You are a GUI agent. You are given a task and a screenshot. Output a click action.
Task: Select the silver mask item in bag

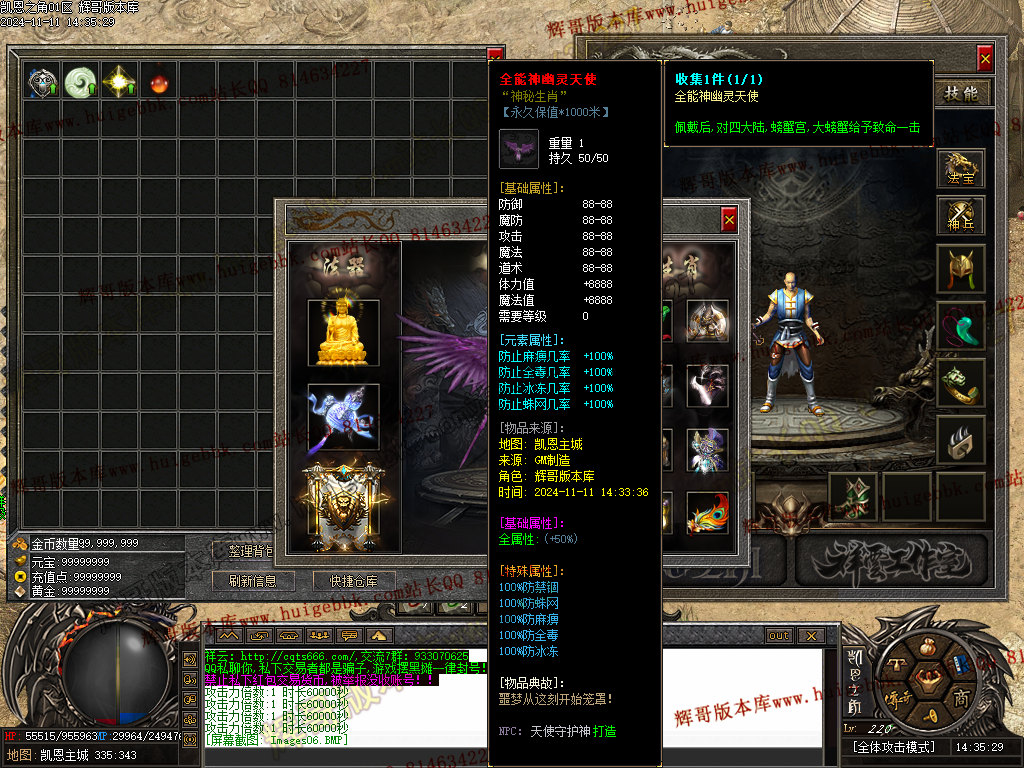pyautogui.click(x=42, y=82)
